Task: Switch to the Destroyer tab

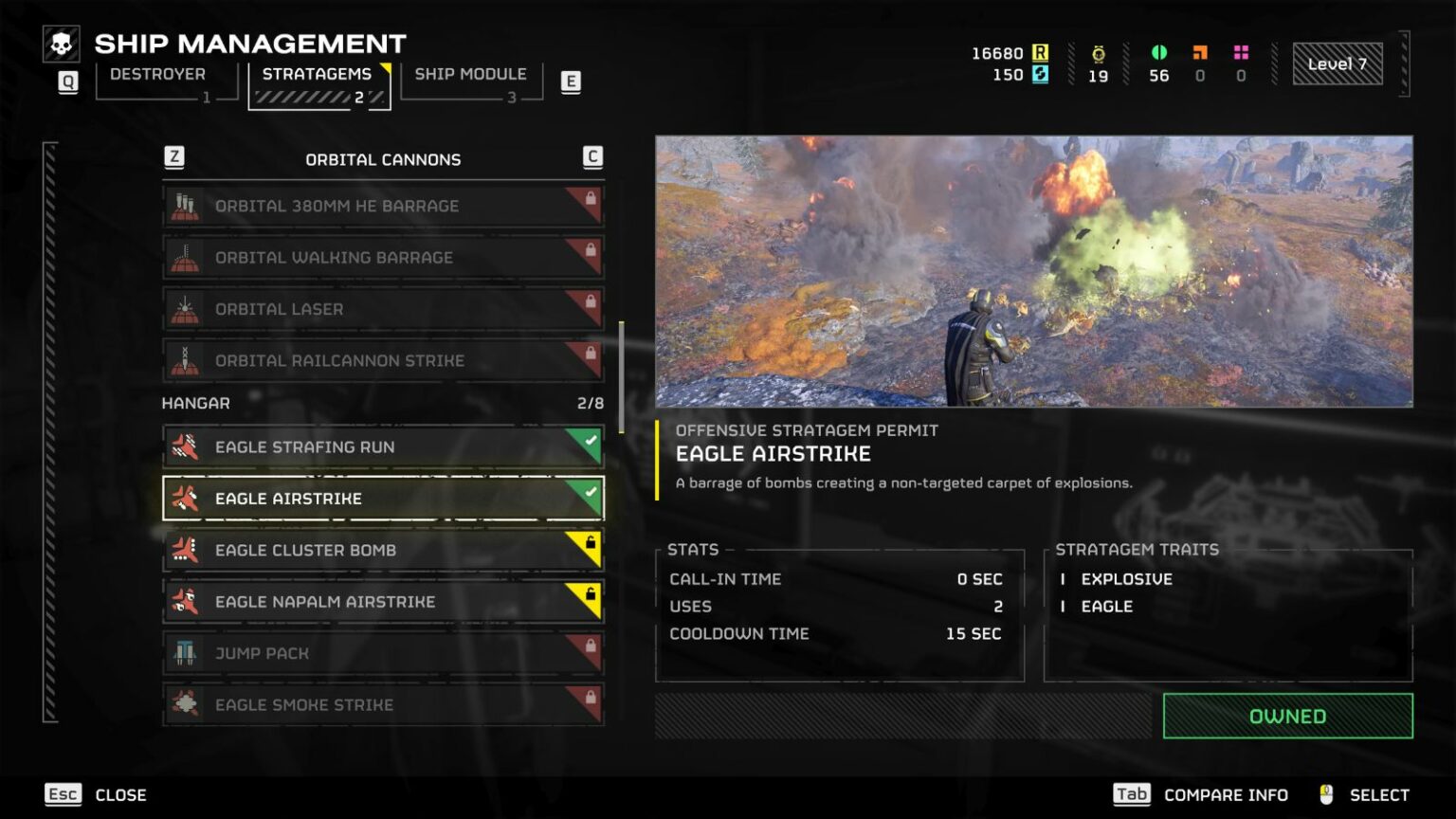Action: [157, 75]
